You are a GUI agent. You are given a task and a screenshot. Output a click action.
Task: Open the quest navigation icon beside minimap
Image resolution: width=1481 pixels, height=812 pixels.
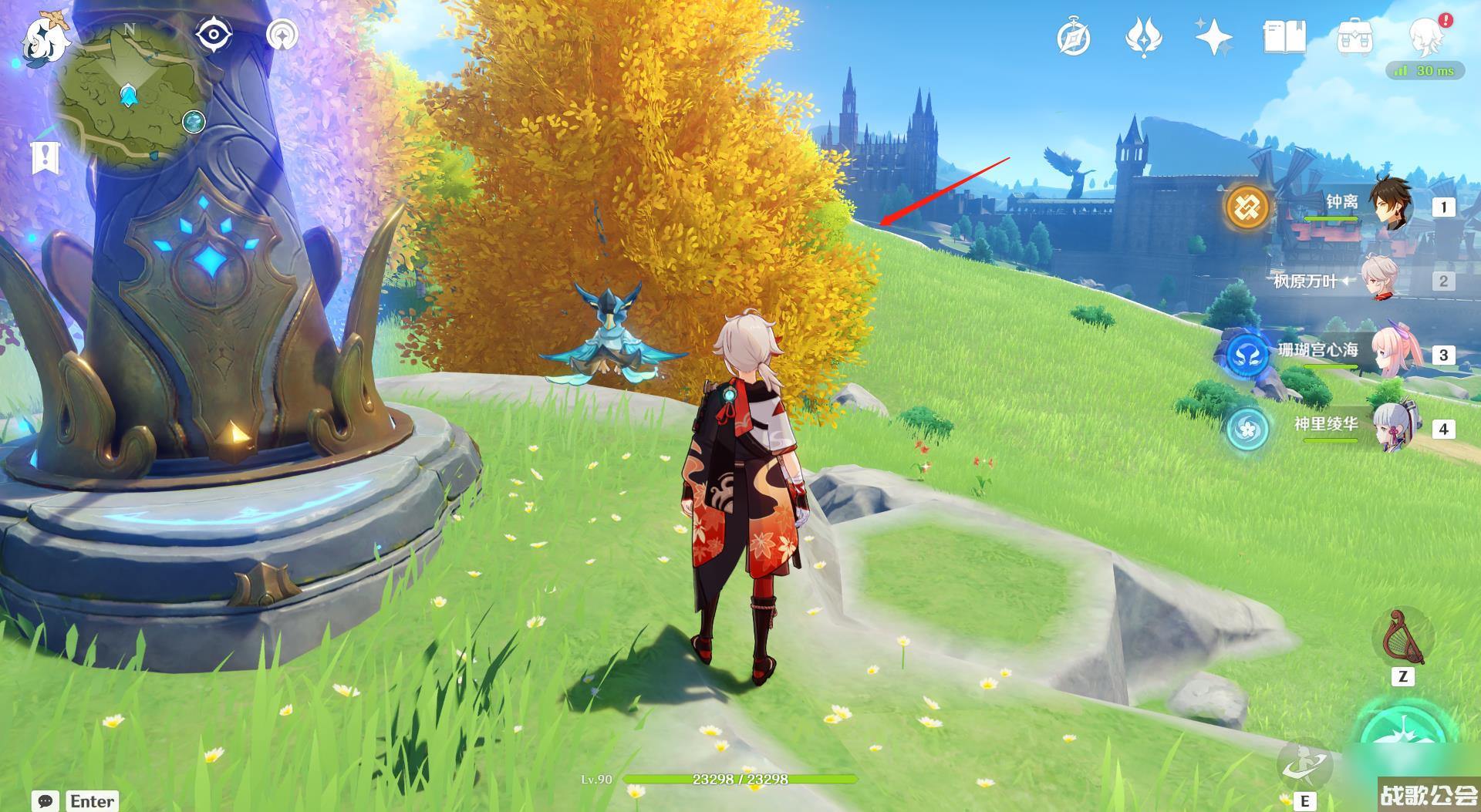point(283,35)
